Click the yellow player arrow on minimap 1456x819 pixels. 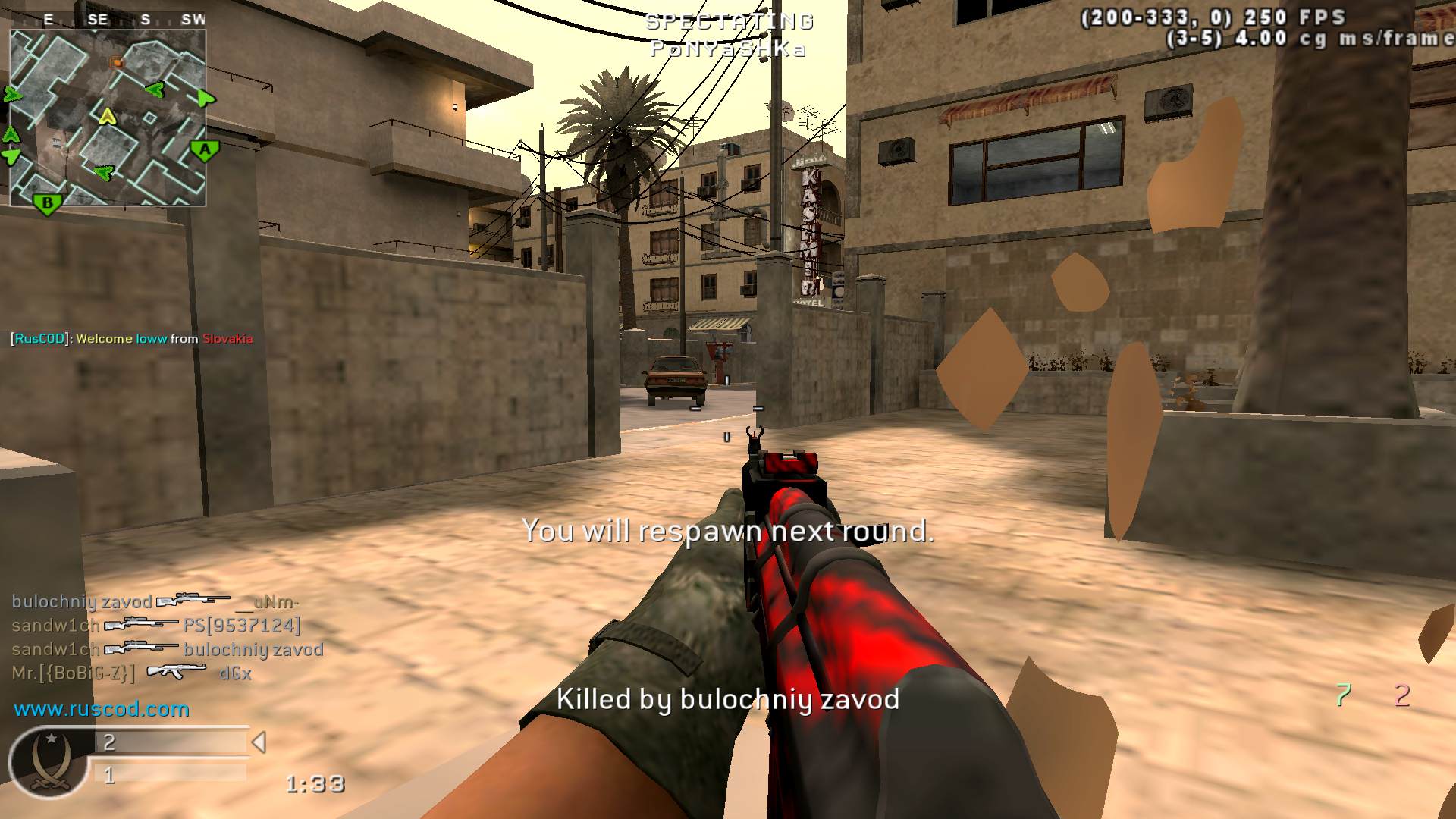coord(108,116)
